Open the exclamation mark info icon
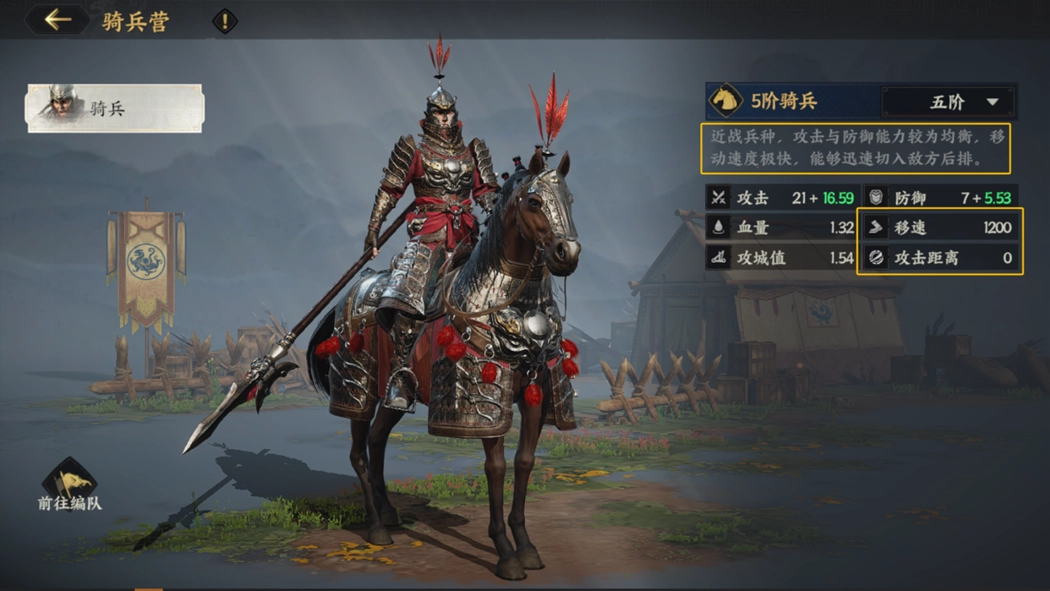Screen dimensions: 1050x591 [x=225, y=21]
